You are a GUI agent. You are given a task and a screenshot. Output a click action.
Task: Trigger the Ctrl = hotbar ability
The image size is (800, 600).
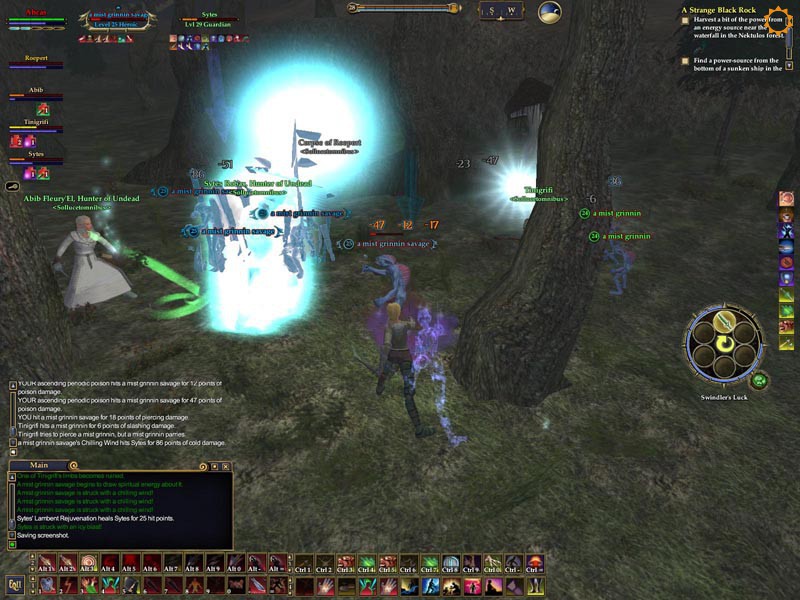535,562
